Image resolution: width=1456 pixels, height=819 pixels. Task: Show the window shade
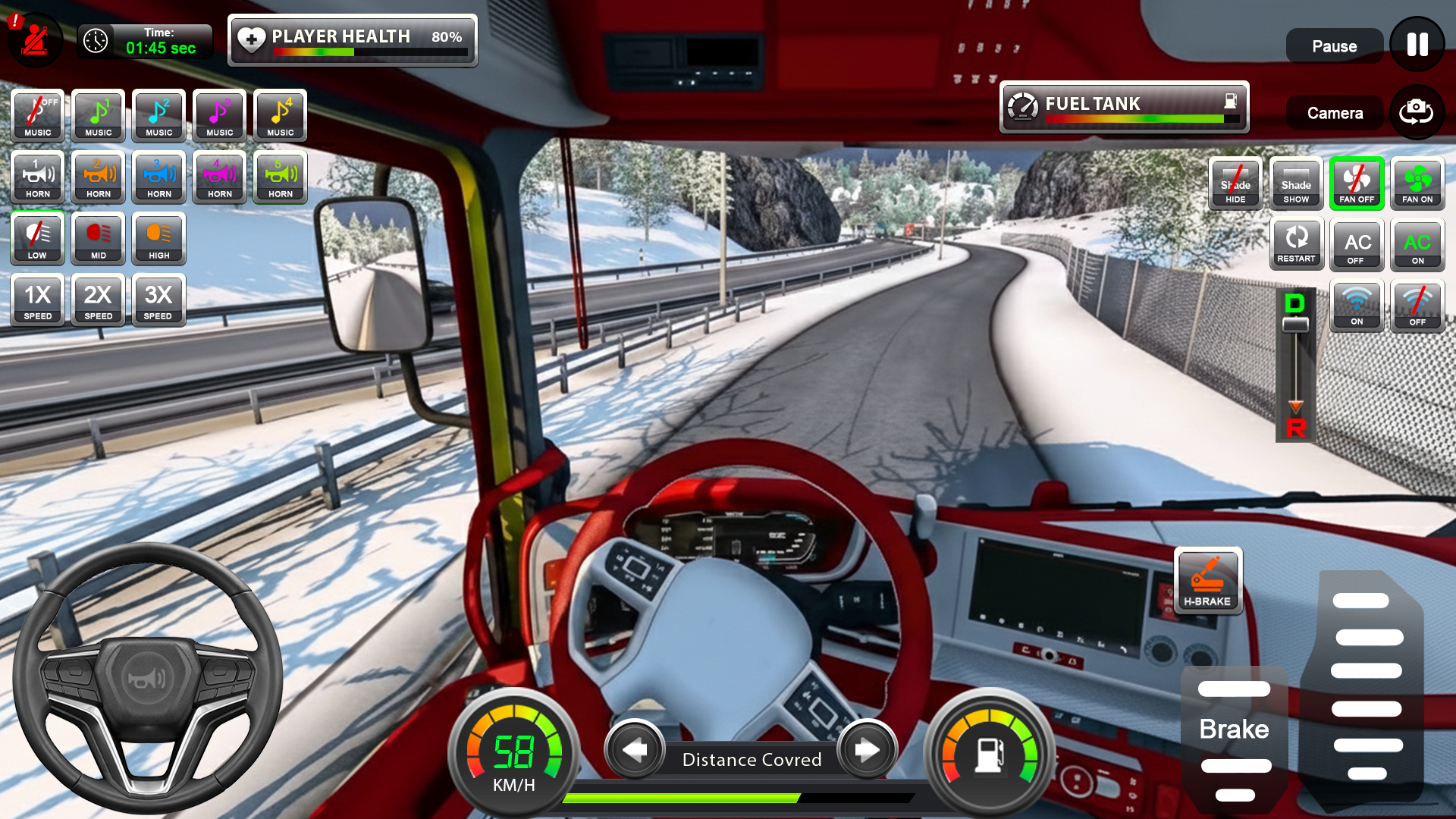tap(1296, 183)
